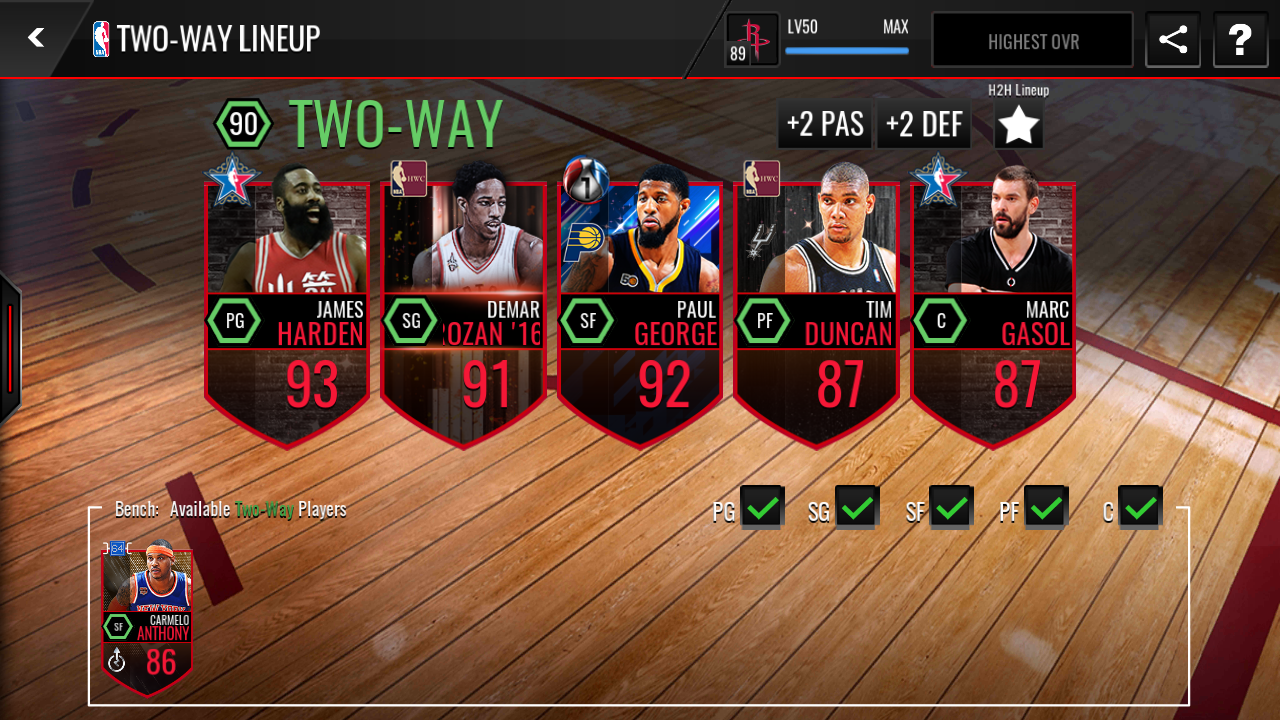This screenshot has height=720, width=1280.
Task: Set lineup as H2H with star
Action: [1019, 125]
